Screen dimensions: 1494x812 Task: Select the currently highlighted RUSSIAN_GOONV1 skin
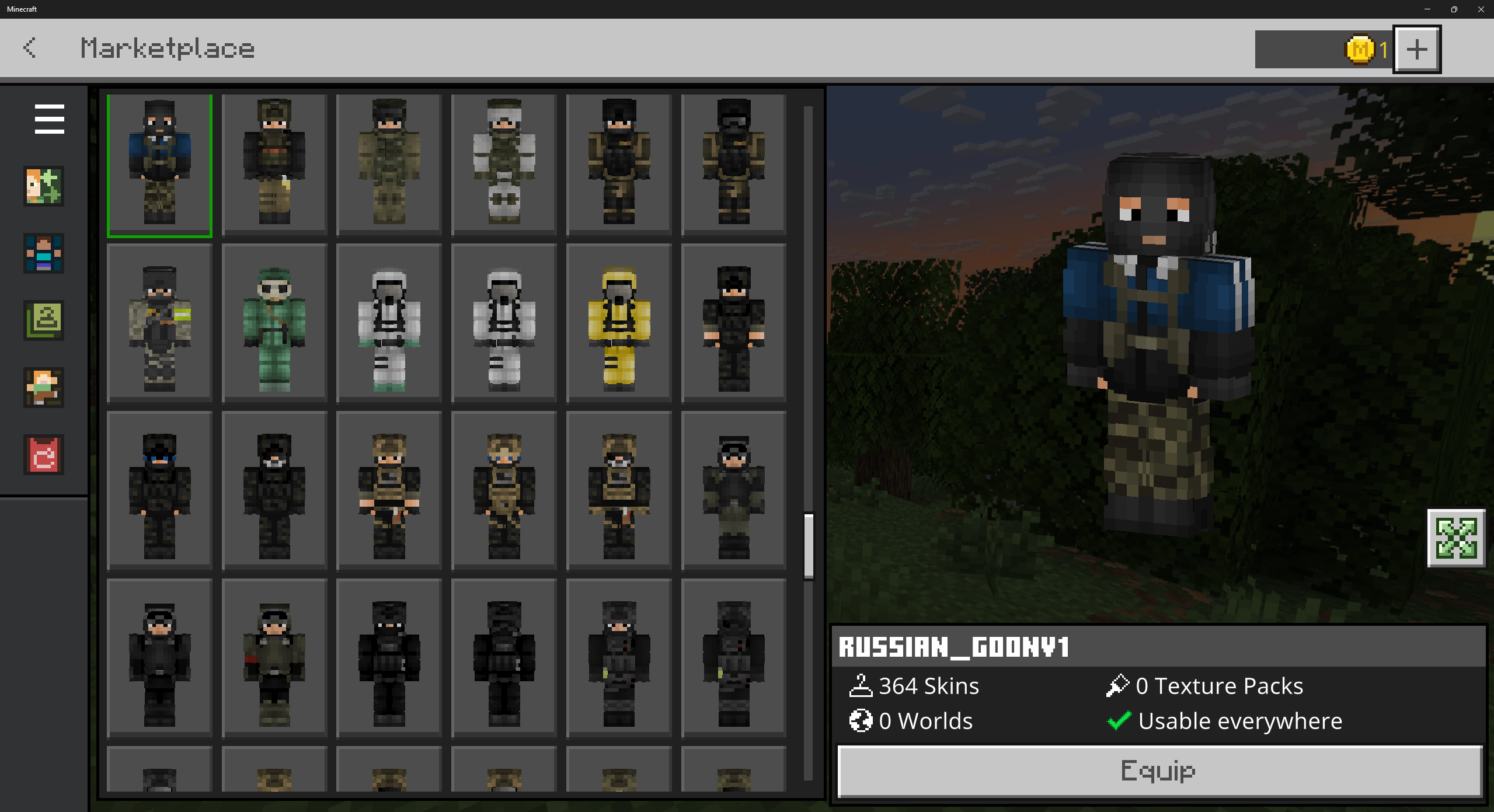pos(159,165)
